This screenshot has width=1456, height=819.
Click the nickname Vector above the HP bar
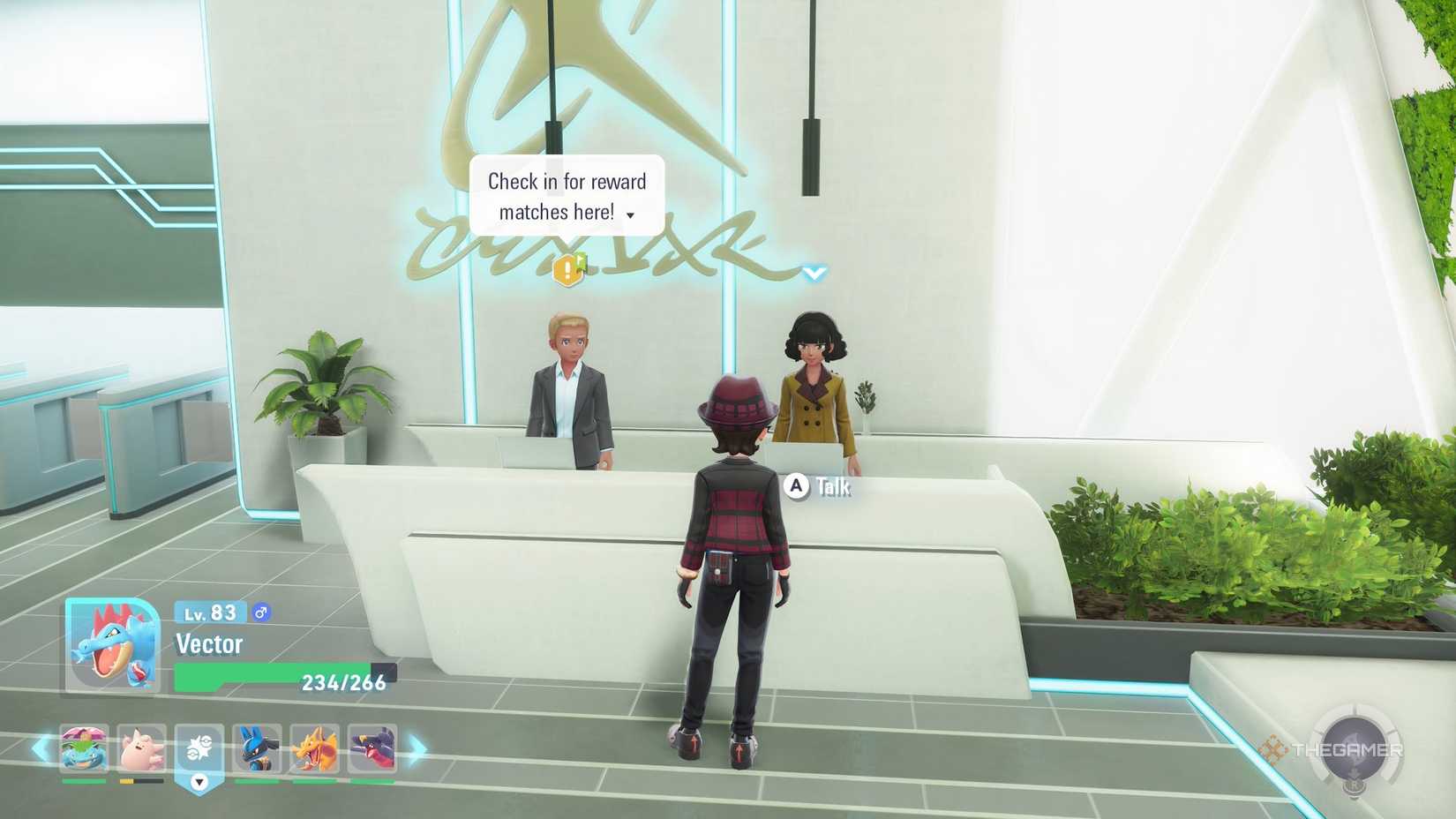(212, 643)
